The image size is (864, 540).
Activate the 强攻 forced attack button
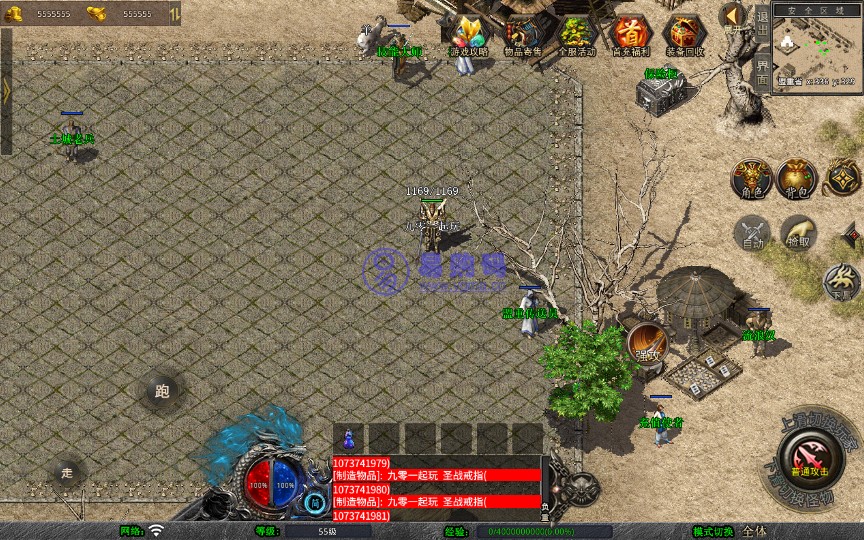[647, 342]
